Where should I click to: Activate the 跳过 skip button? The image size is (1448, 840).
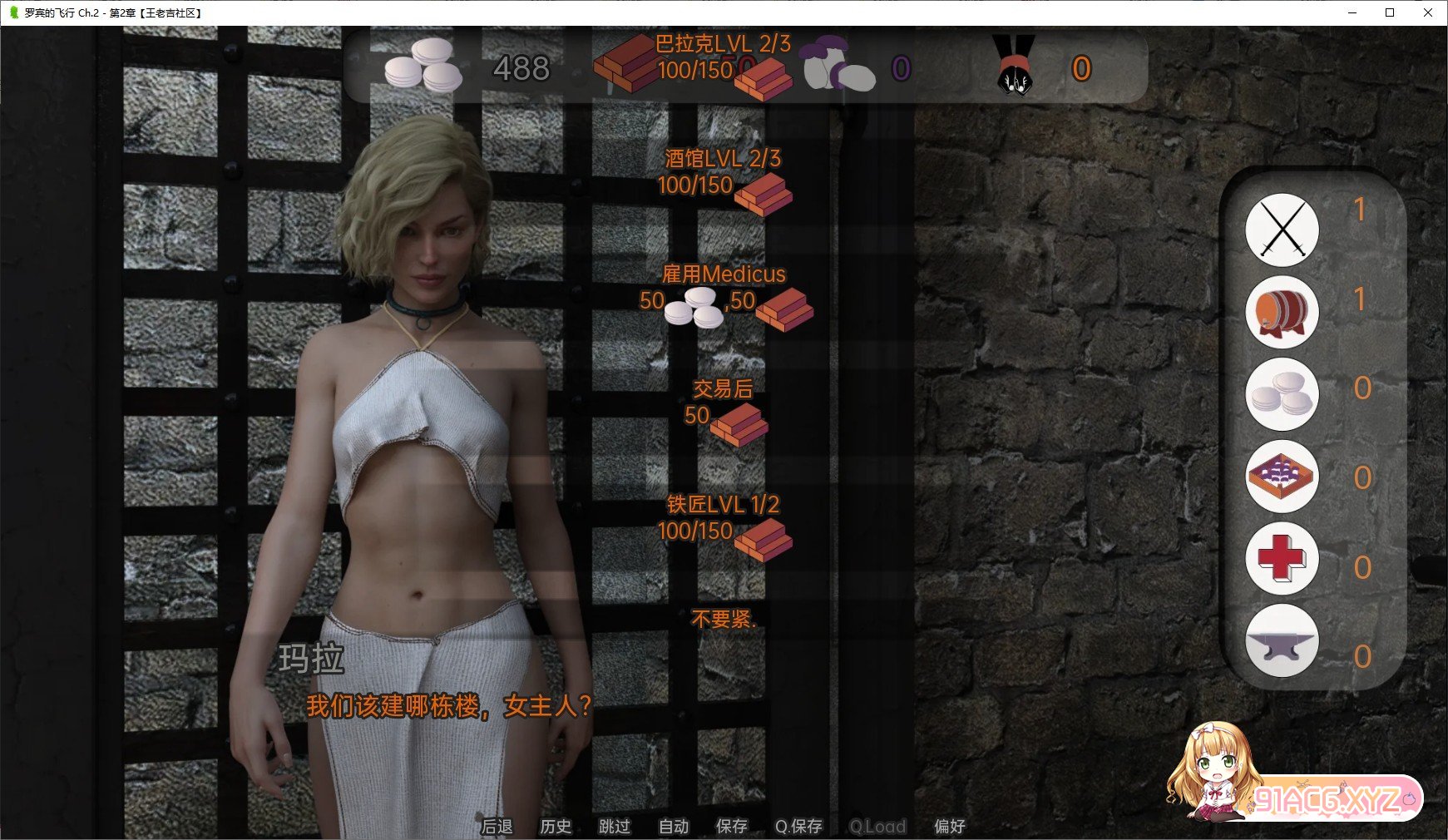tap(615, 826)
